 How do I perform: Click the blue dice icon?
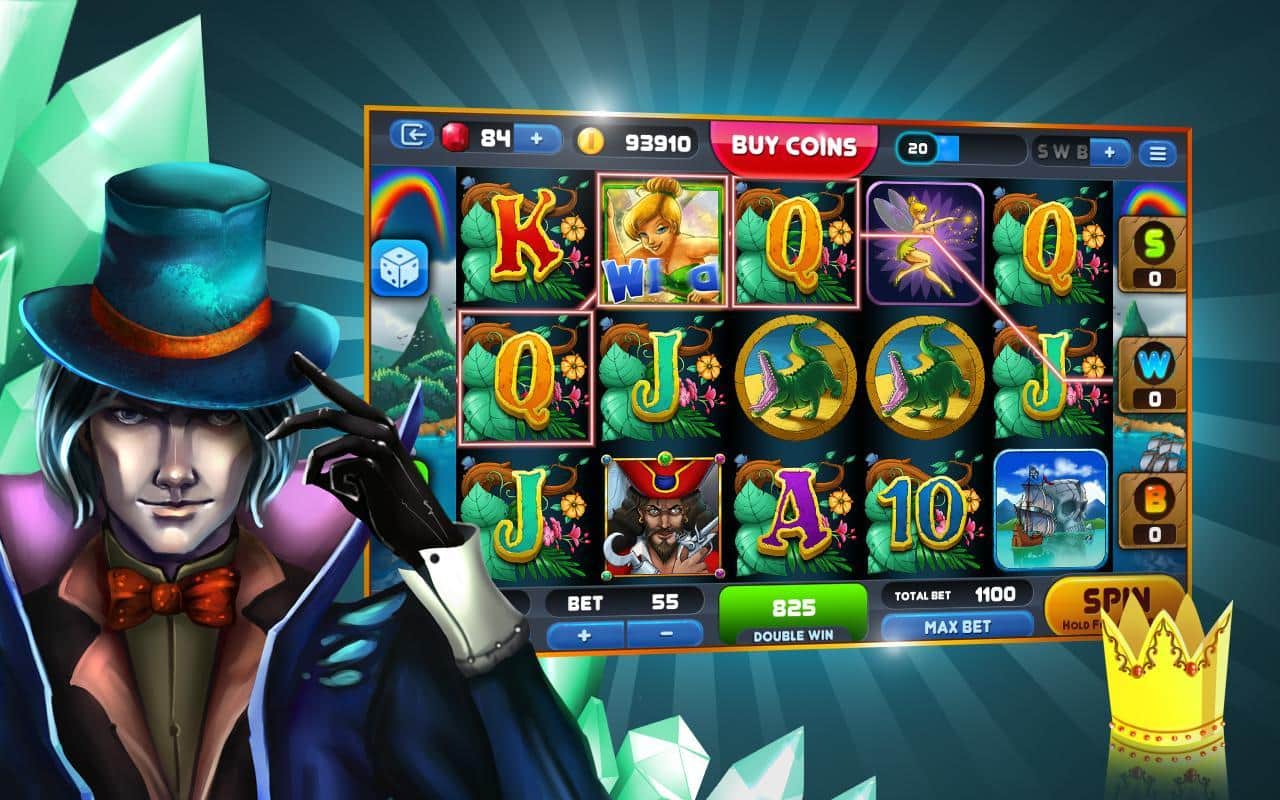click(400, 268)
